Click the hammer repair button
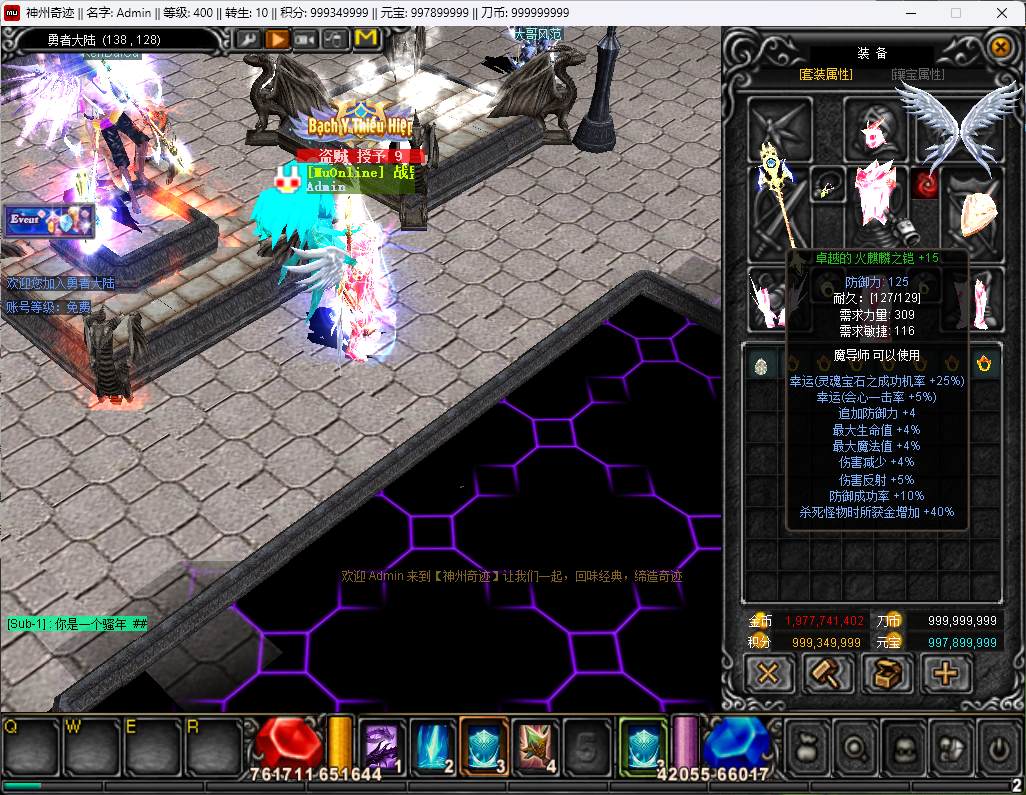Viewport: 1026px width, 795px height. [828, 674]
